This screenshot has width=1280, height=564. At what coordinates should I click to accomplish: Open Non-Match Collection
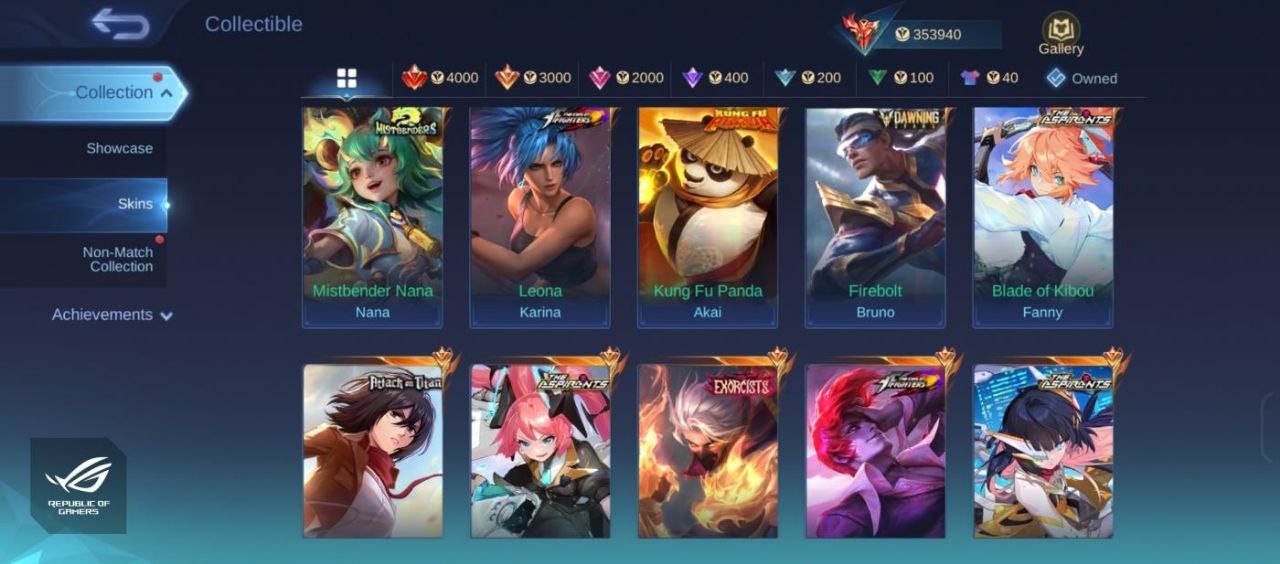point(117,259)
